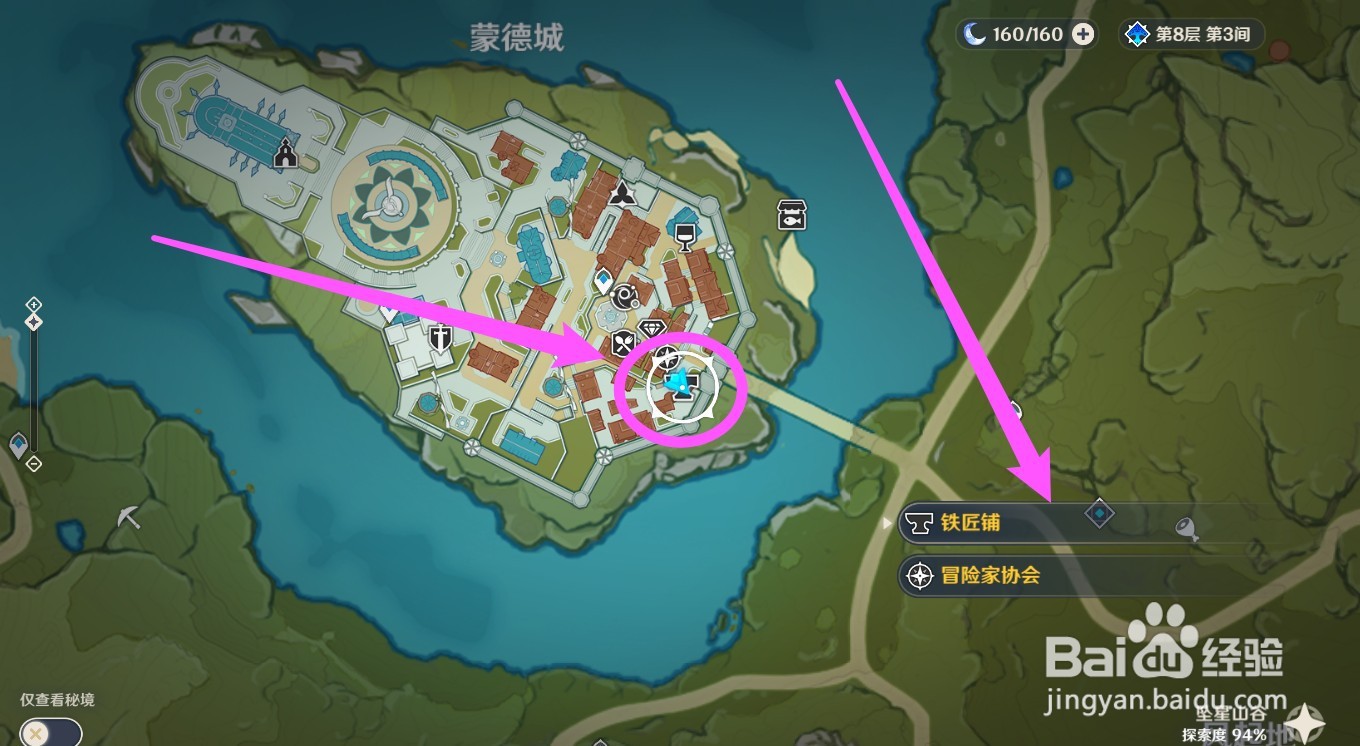
Task: Click the souvenir shop diamond icon on the map
Action: [x=652, y=328]
